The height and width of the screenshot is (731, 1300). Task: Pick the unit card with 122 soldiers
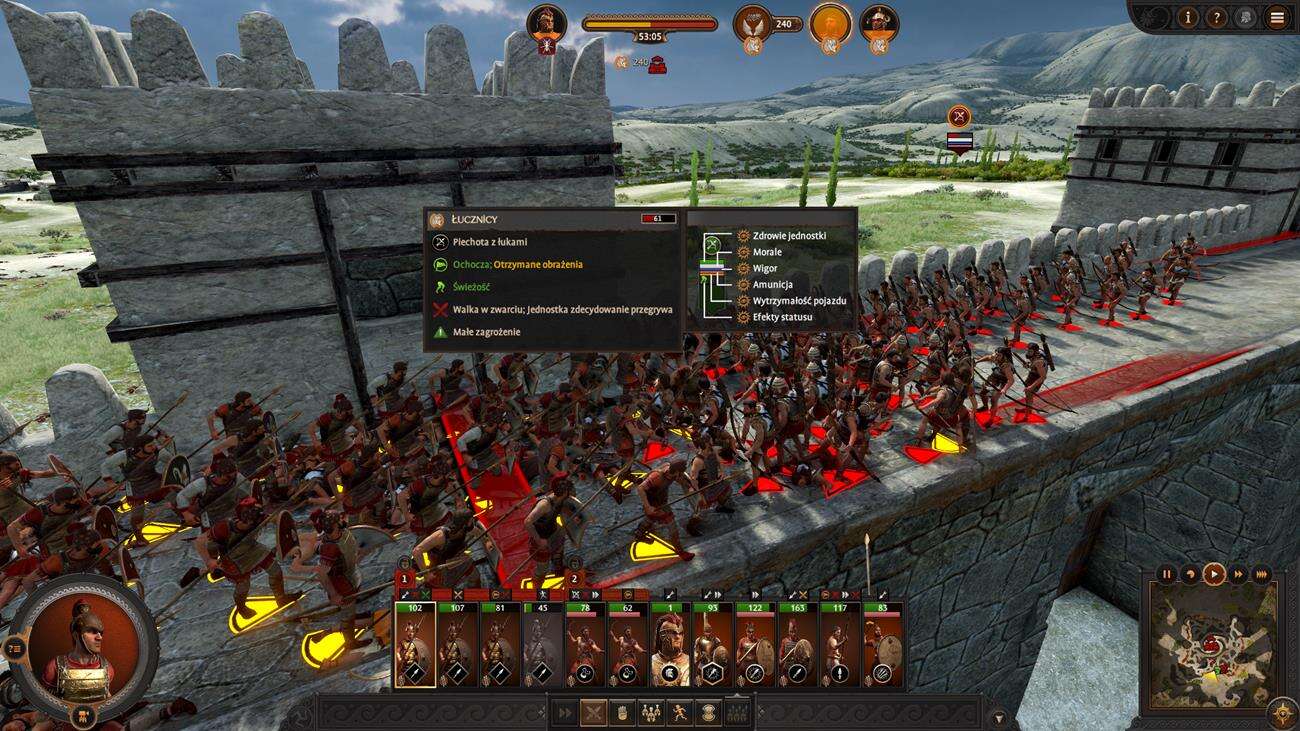point(755,645)
